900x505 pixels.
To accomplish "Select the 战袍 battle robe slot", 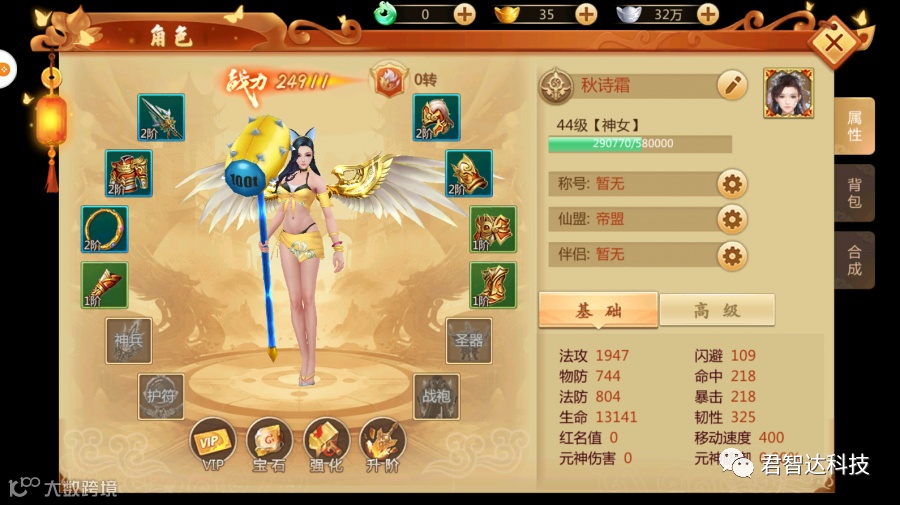I will coord(437,397).
